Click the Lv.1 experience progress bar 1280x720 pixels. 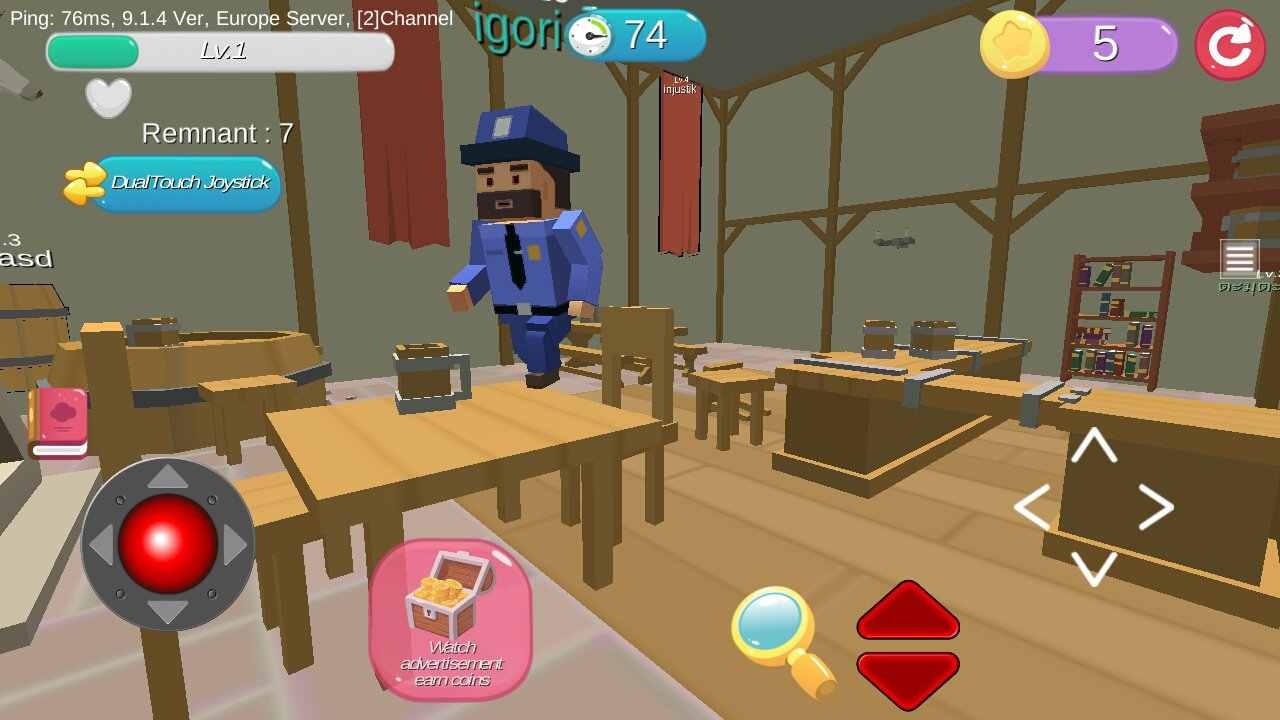point(220,50)
